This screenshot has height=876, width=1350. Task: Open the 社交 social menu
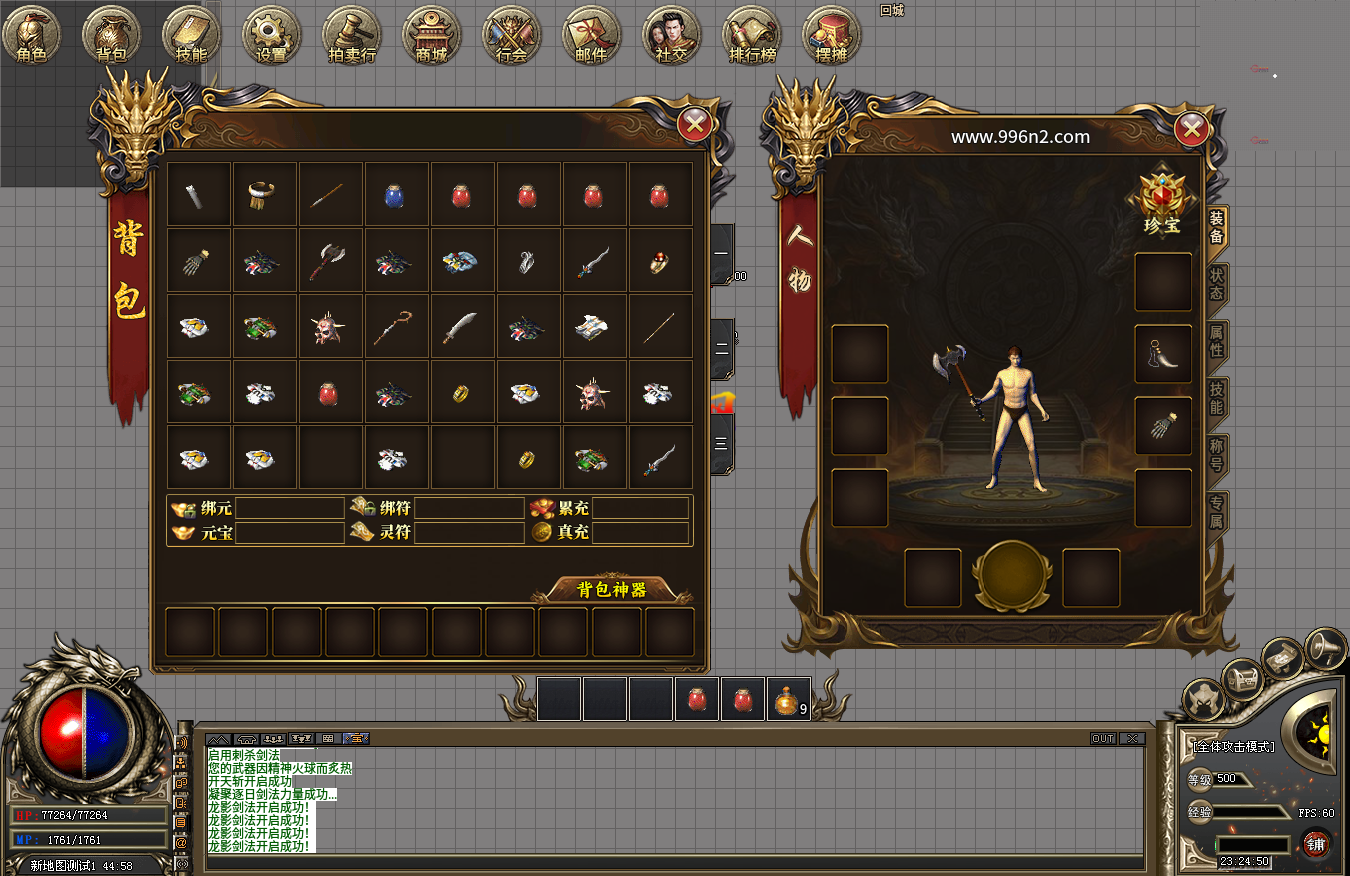coord(671,35)
